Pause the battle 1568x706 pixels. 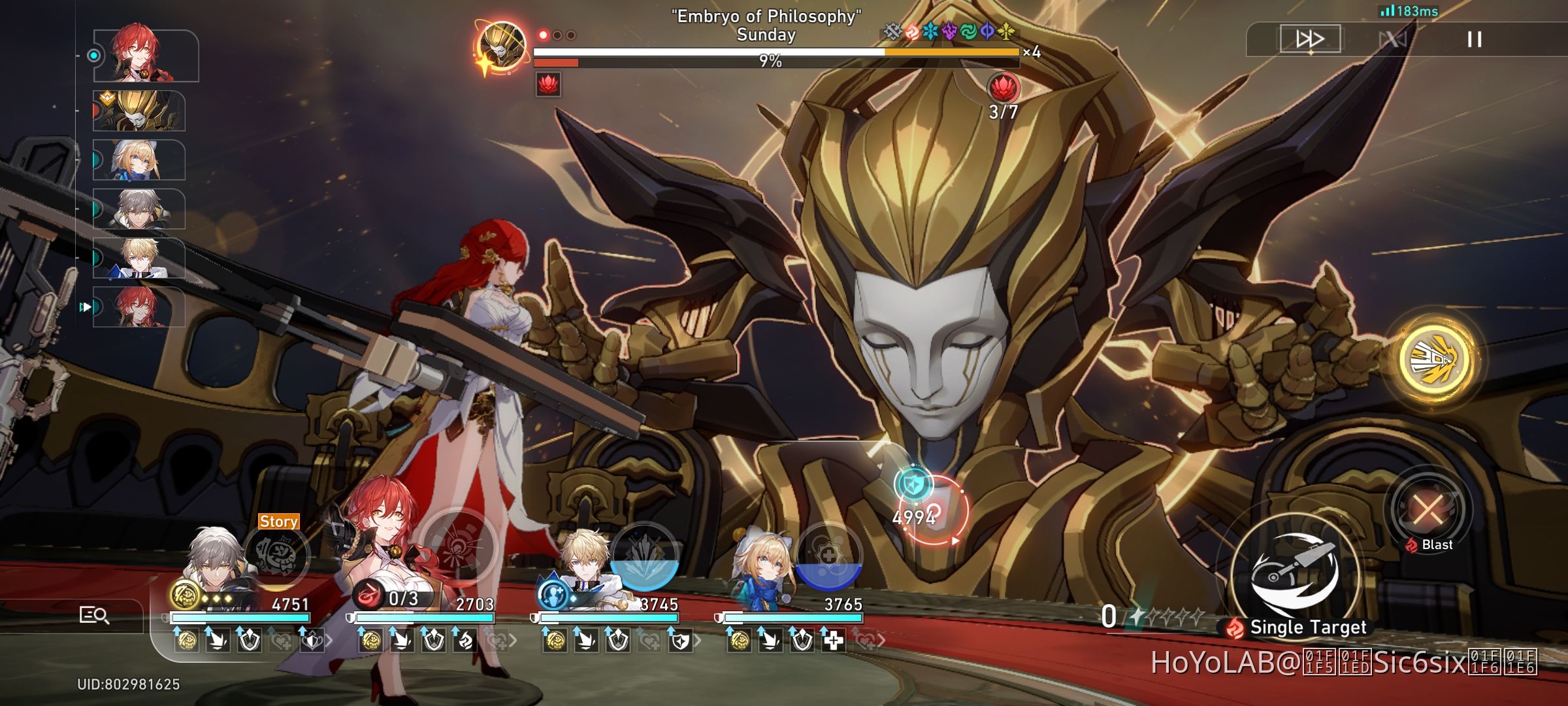pos(1475,39)
